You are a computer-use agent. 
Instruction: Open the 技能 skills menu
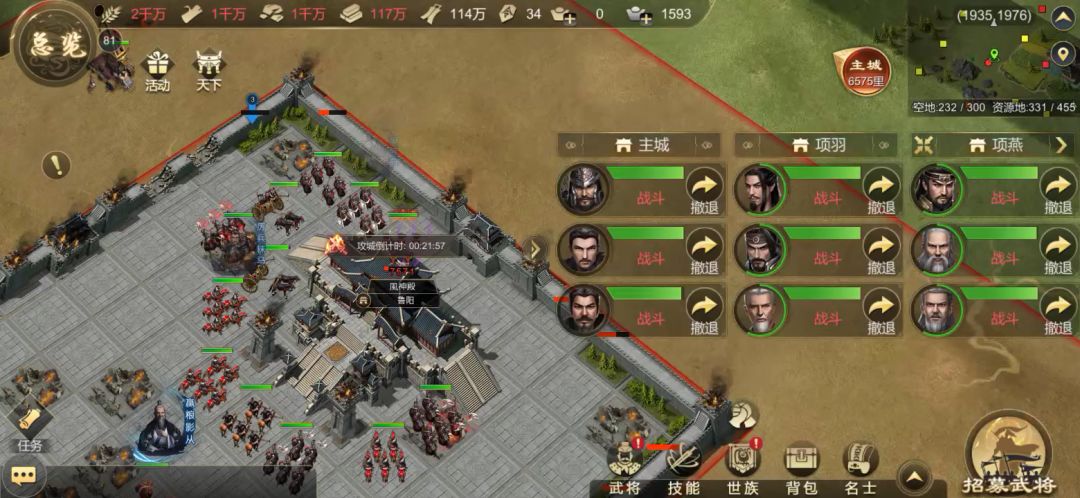684,468
